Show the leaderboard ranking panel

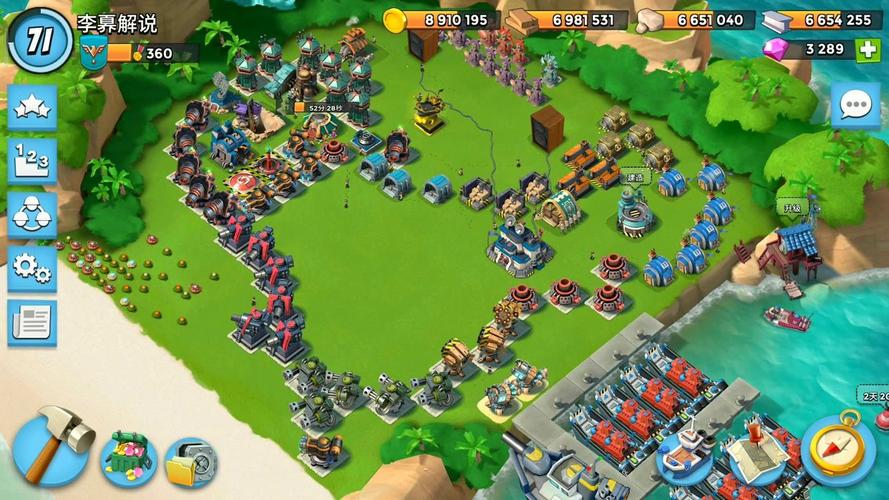[x=32, y=160]
